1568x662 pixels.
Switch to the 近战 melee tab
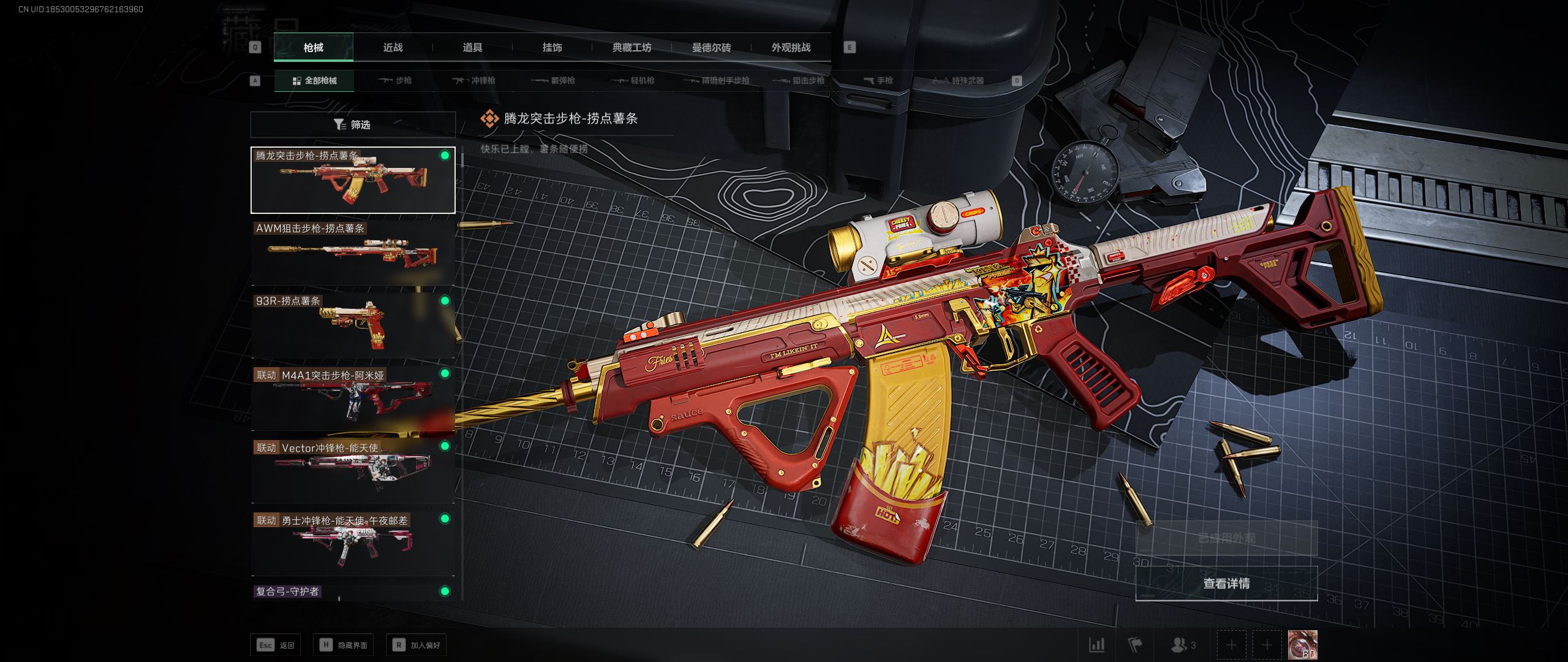click(393, 47)
